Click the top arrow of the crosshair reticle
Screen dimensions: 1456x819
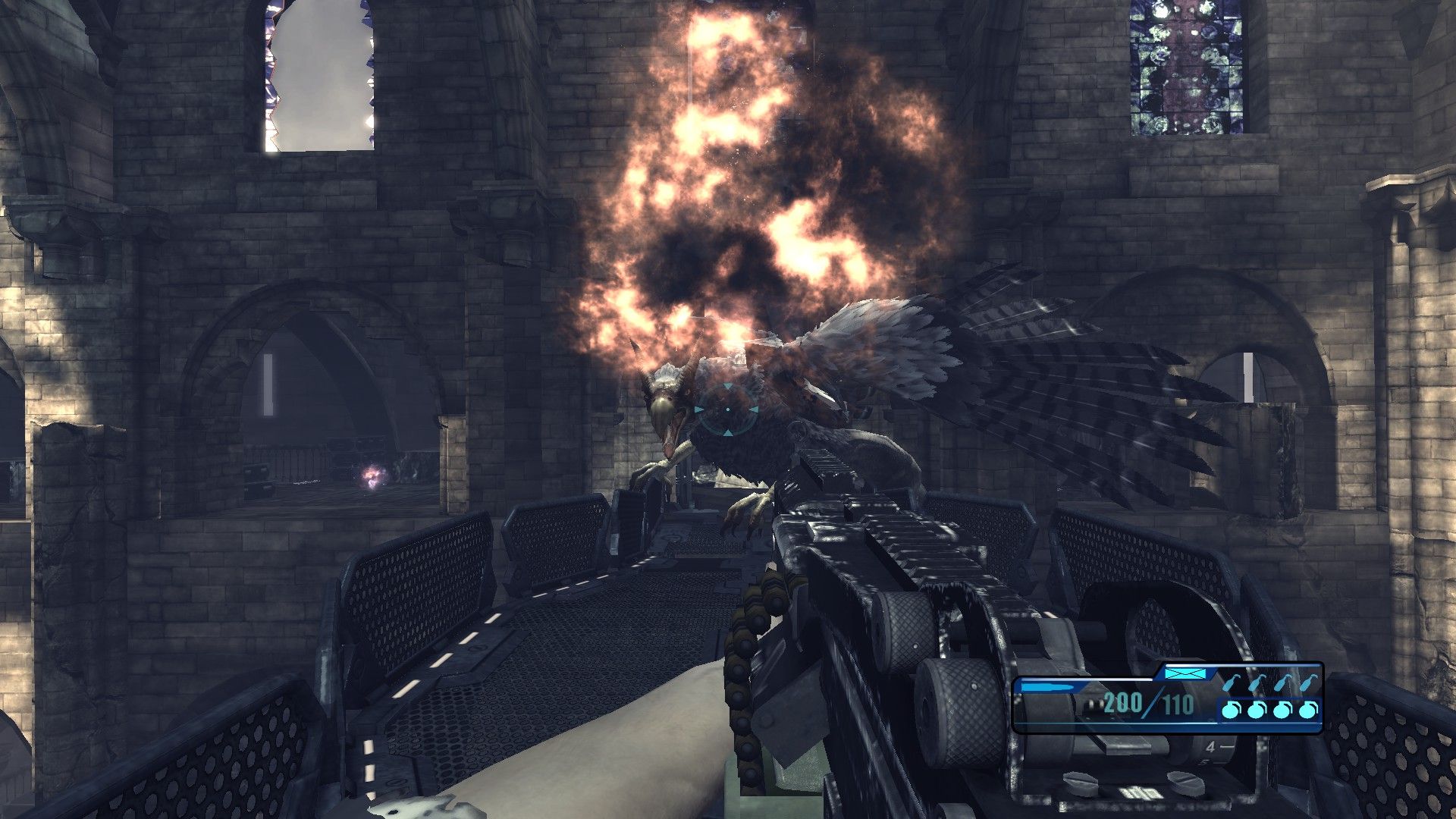728,386
